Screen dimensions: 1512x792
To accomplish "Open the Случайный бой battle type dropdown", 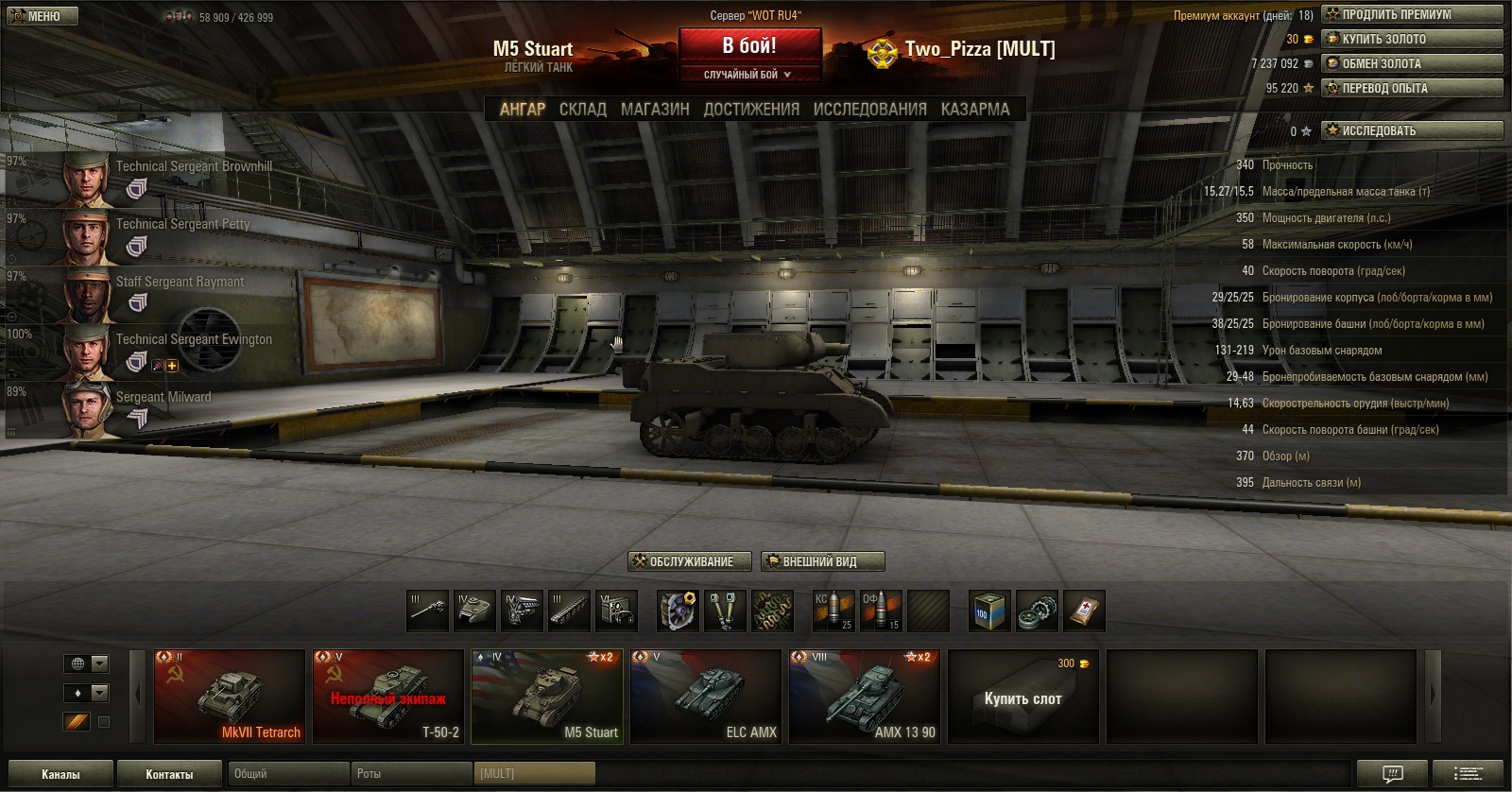I will click(748, 75).
